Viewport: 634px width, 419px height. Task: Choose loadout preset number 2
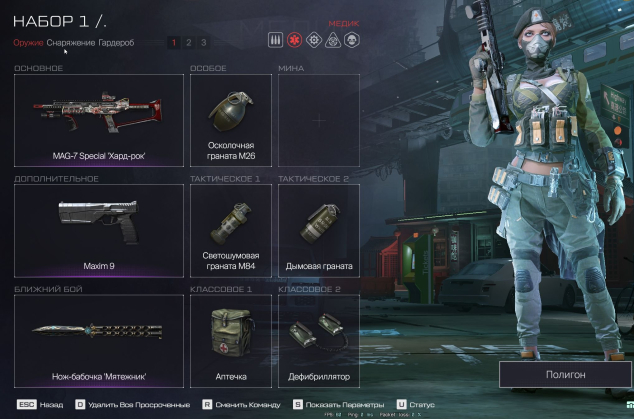click(x=189, y=42)
